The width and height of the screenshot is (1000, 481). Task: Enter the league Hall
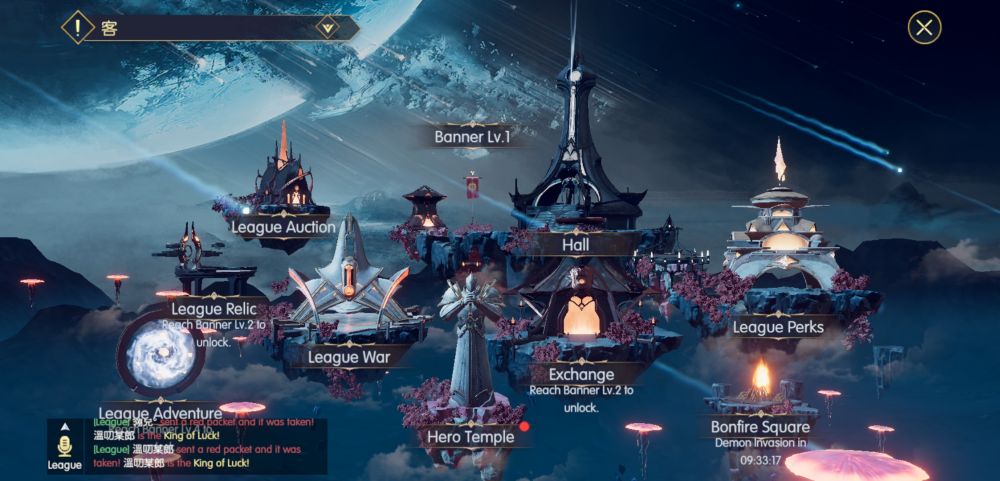point(576,244)
